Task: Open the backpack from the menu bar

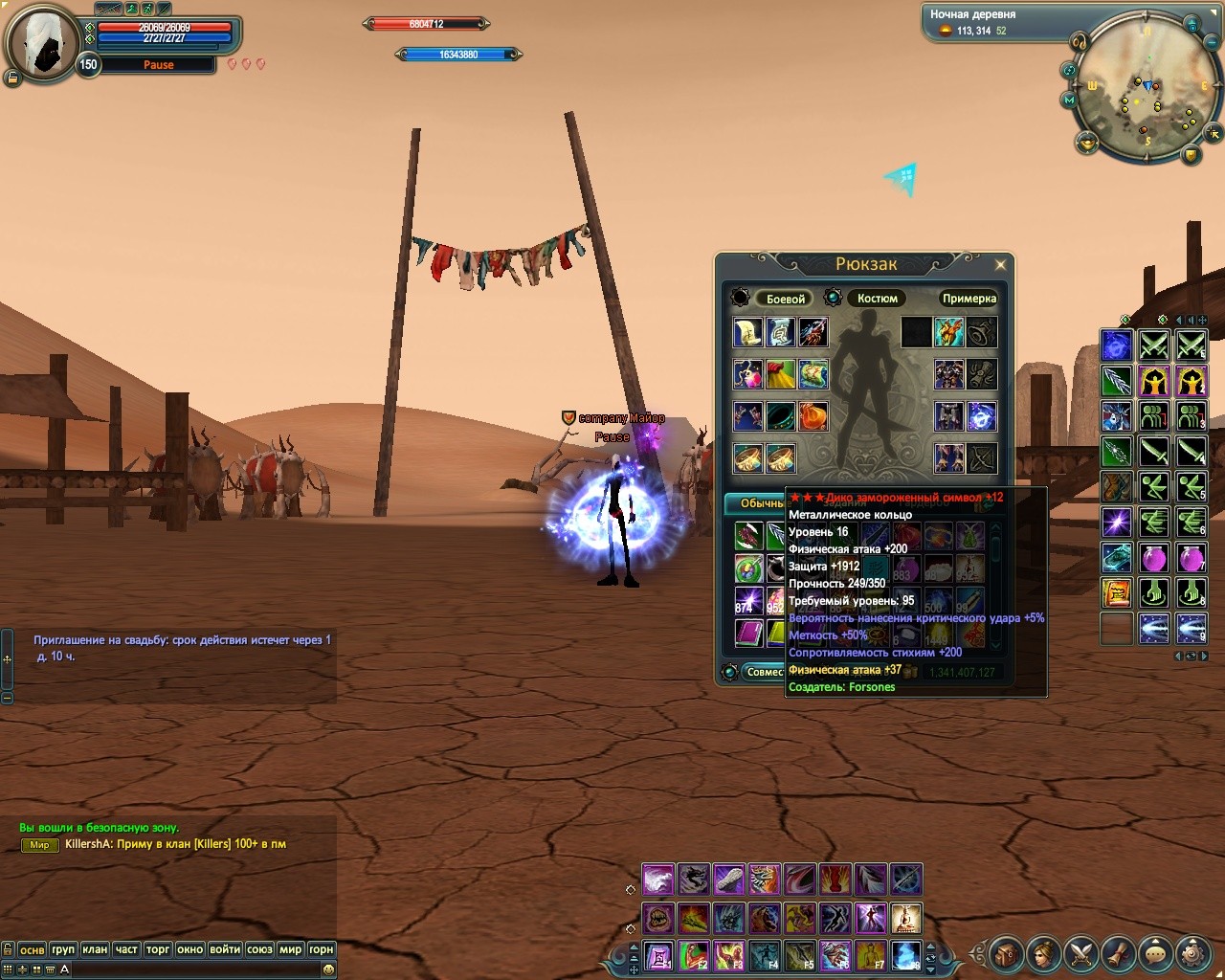Action: [1006, 953]
